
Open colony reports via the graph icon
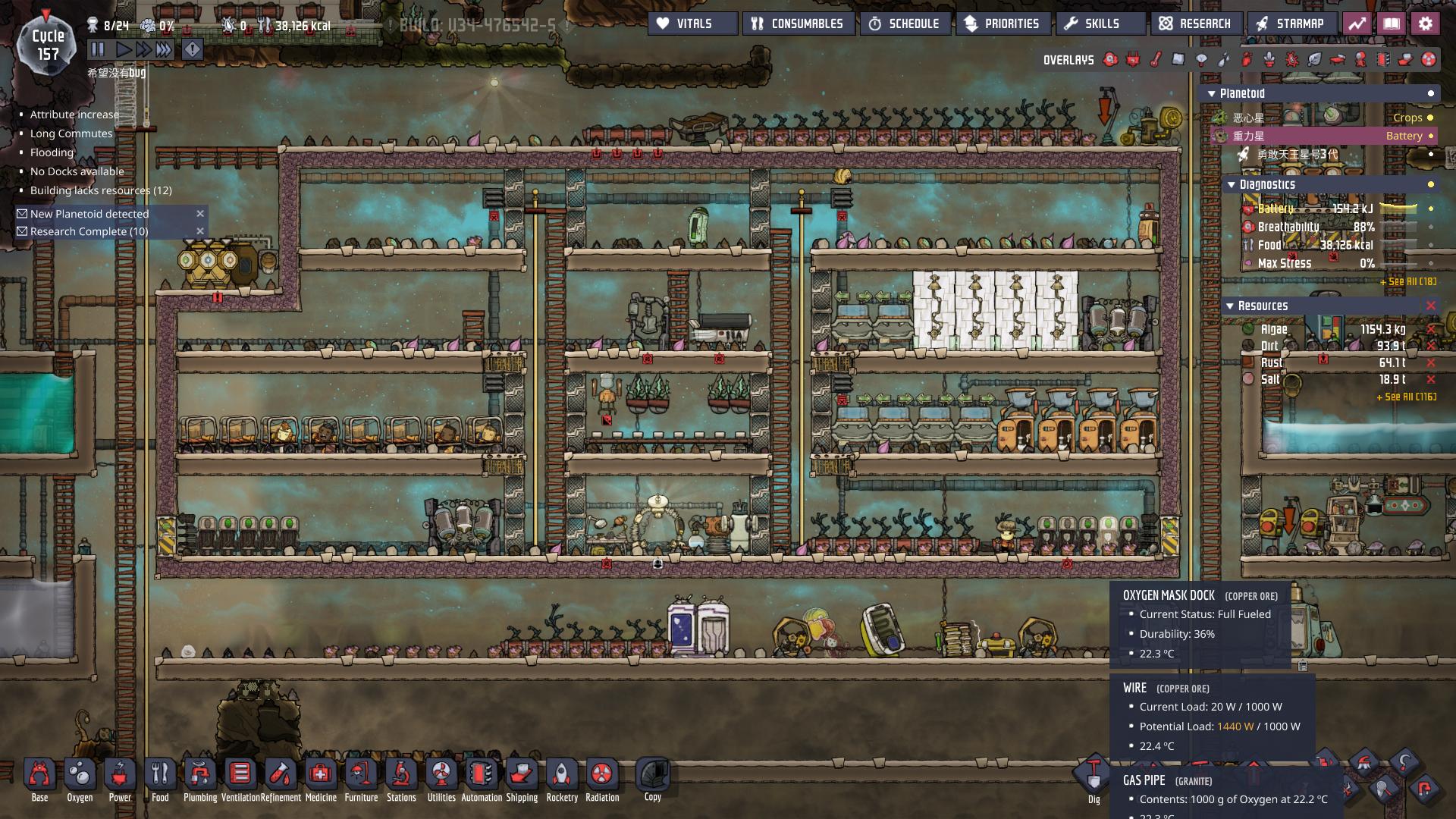[1357, 24]
